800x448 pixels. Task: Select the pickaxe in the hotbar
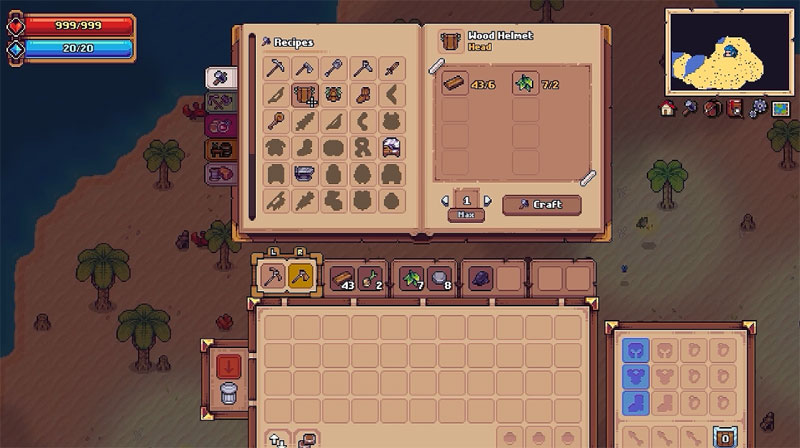point(273,277)
